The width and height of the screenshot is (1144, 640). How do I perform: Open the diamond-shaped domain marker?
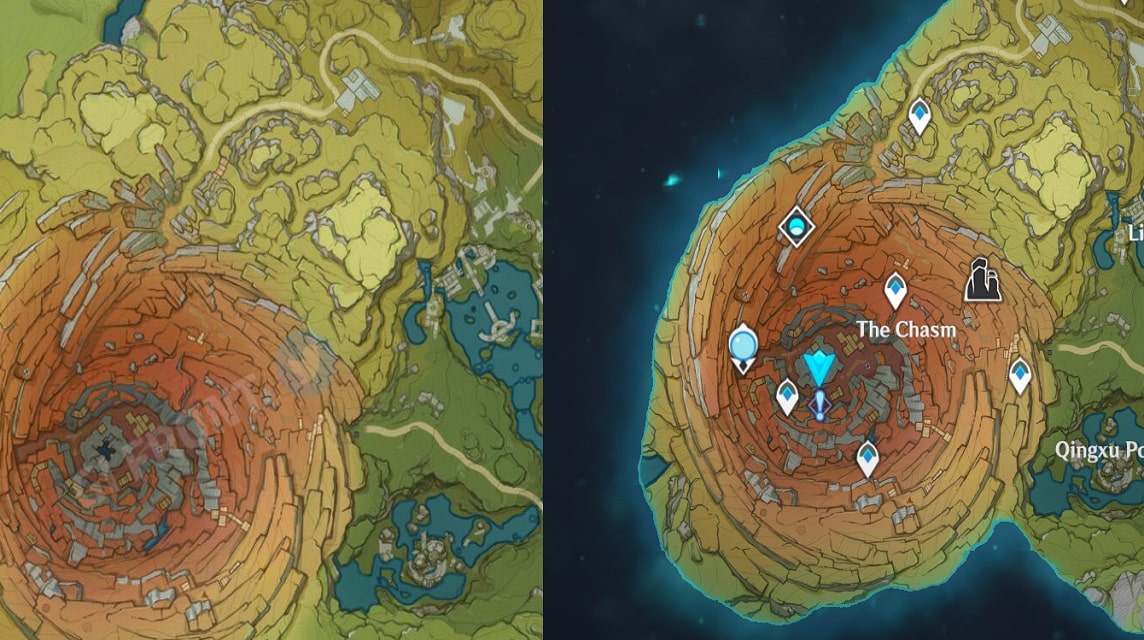click(x=796, y=228)
